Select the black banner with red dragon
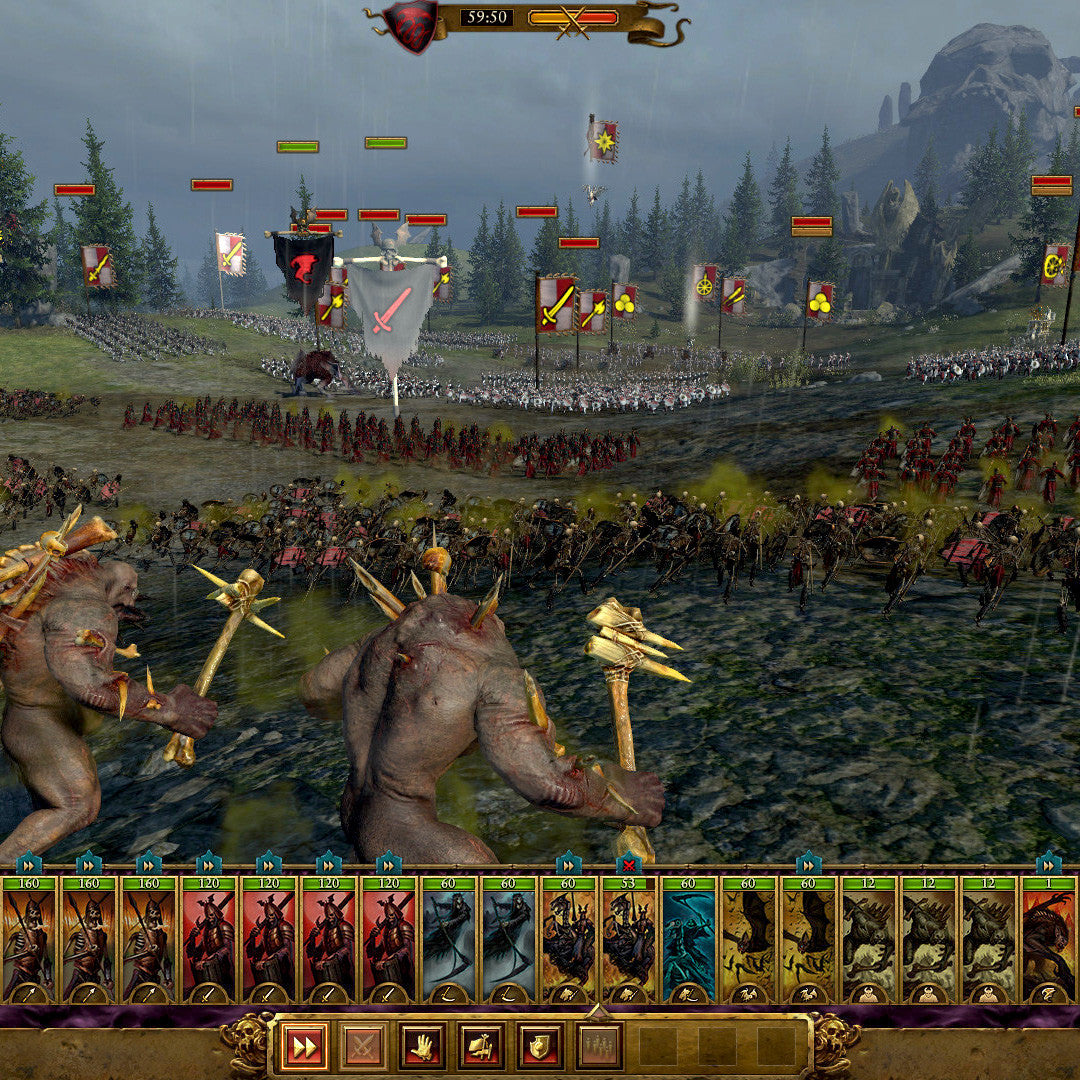Screen dimensions: 1080x1080 (x=303, y=270)
